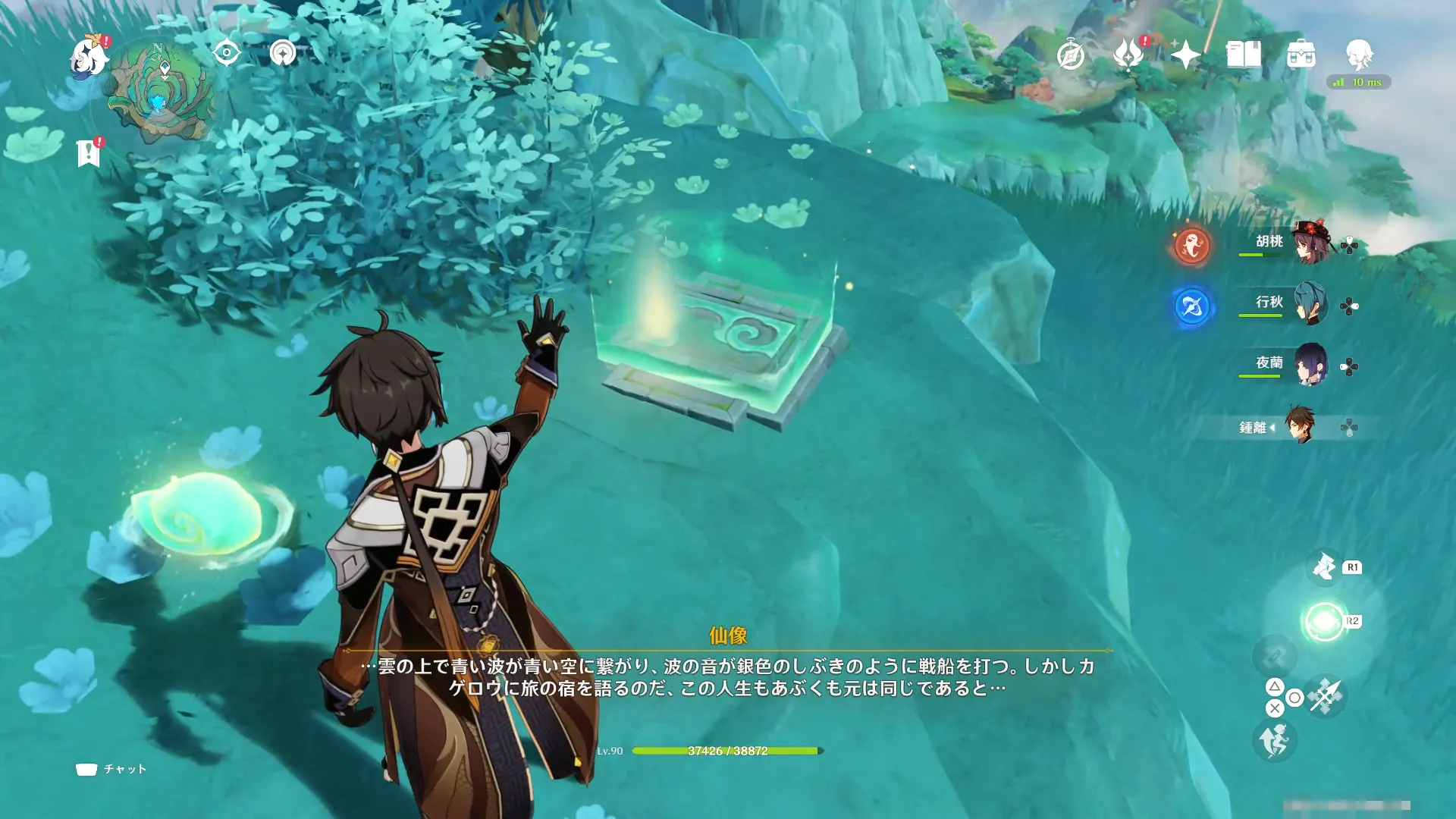The height and width of the screenshot is (819, 1456).
Task: Toggle the elemental sight eye icon
Action: coord(226,53)
